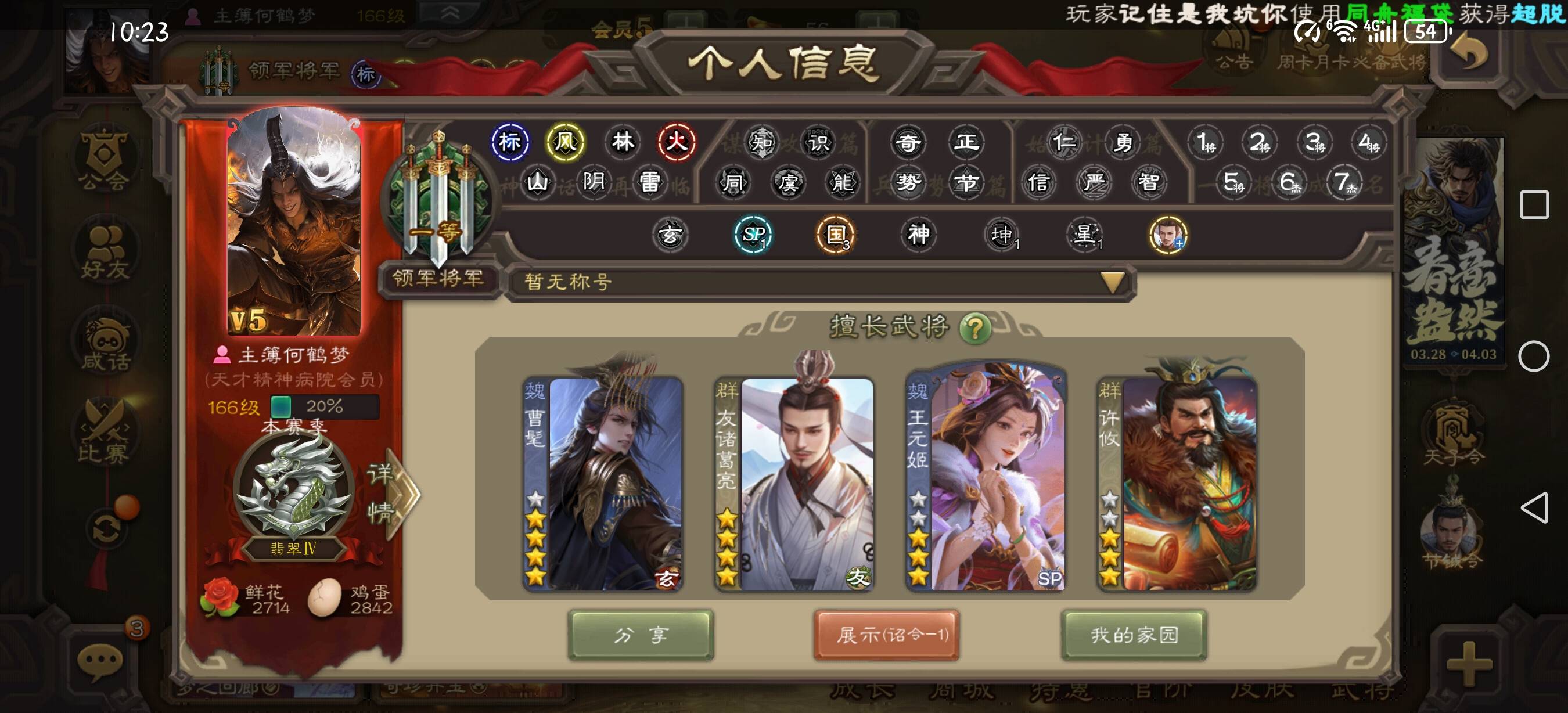This screenshot has height=713, width=1568.
Task: Open the chat speech bubble
Action: click(100, 661)
